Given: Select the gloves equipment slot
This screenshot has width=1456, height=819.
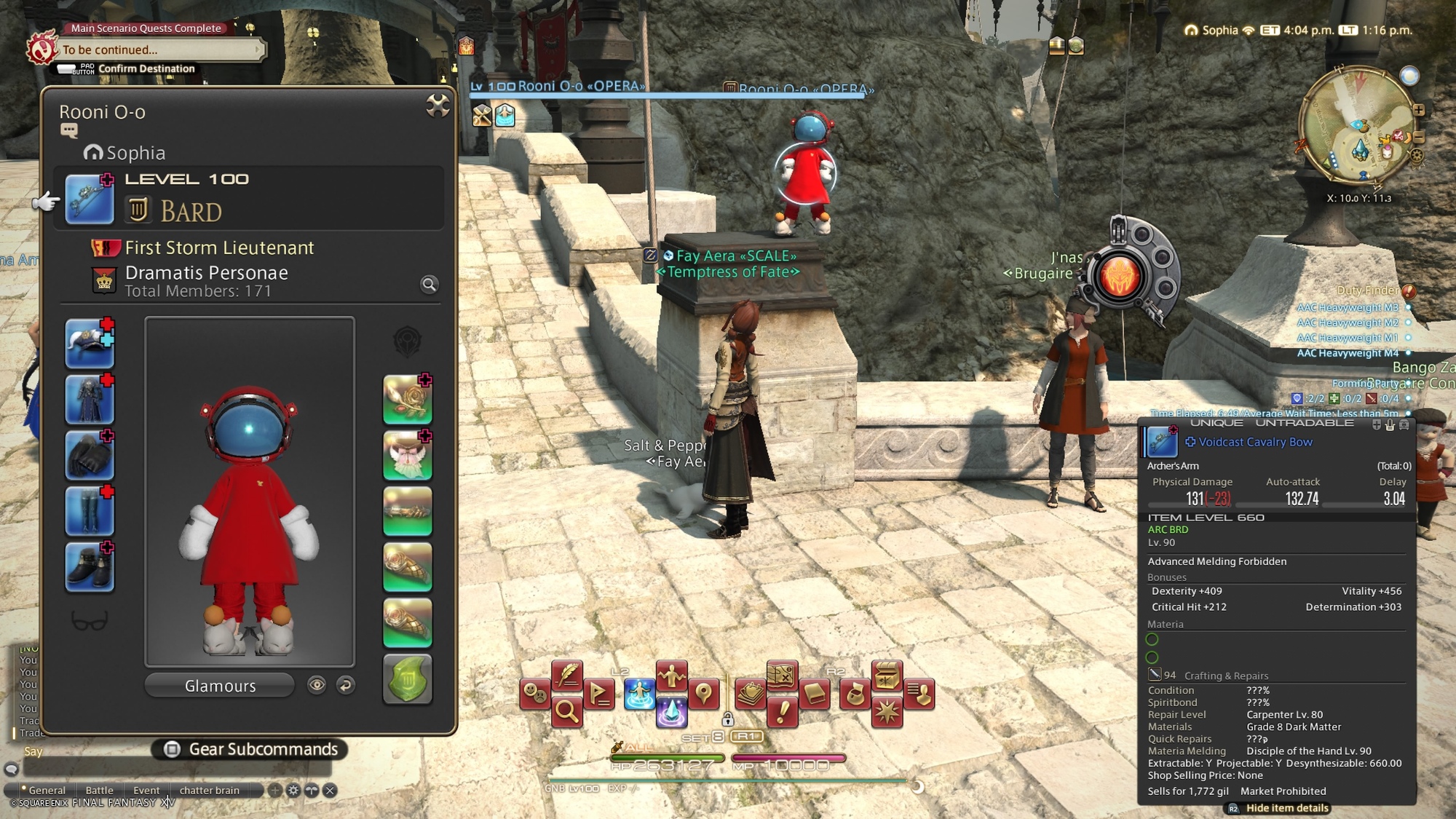Looking at the screenshot, I should tap(90, 456).
